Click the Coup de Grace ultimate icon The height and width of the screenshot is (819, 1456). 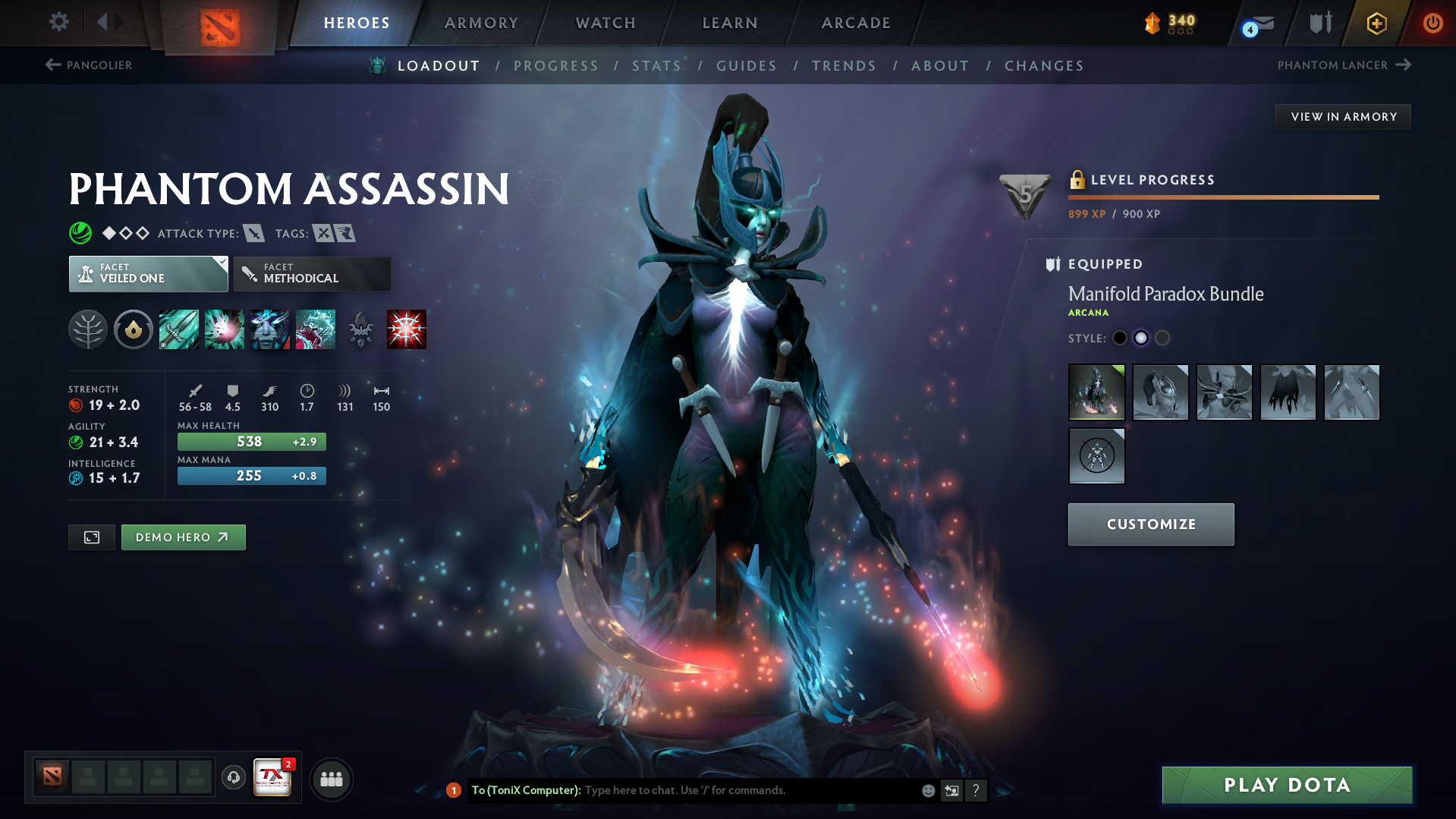coord(406,329)
